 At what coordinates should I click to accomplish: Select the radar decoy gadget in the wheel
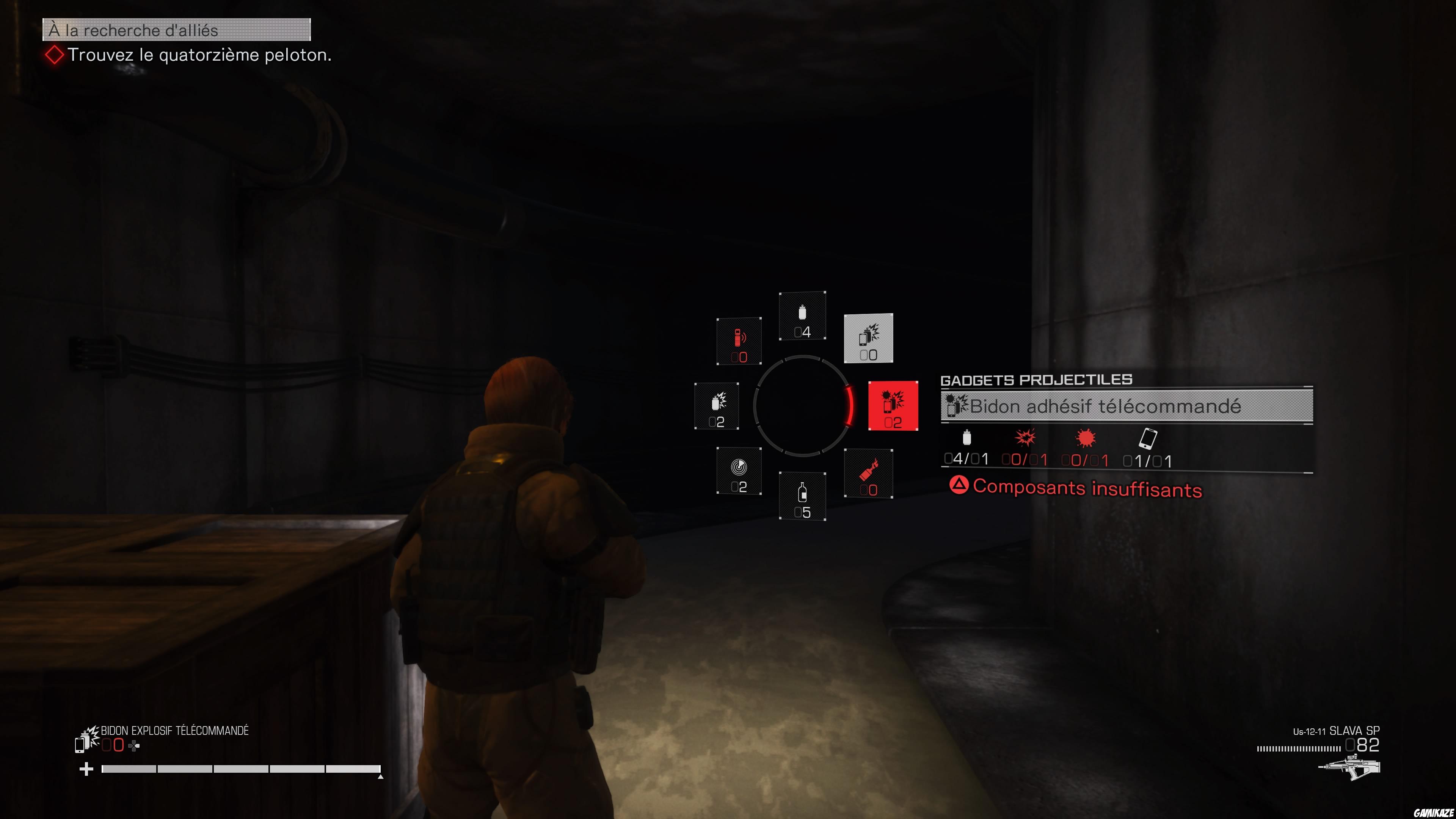click(x=739, y=471)
